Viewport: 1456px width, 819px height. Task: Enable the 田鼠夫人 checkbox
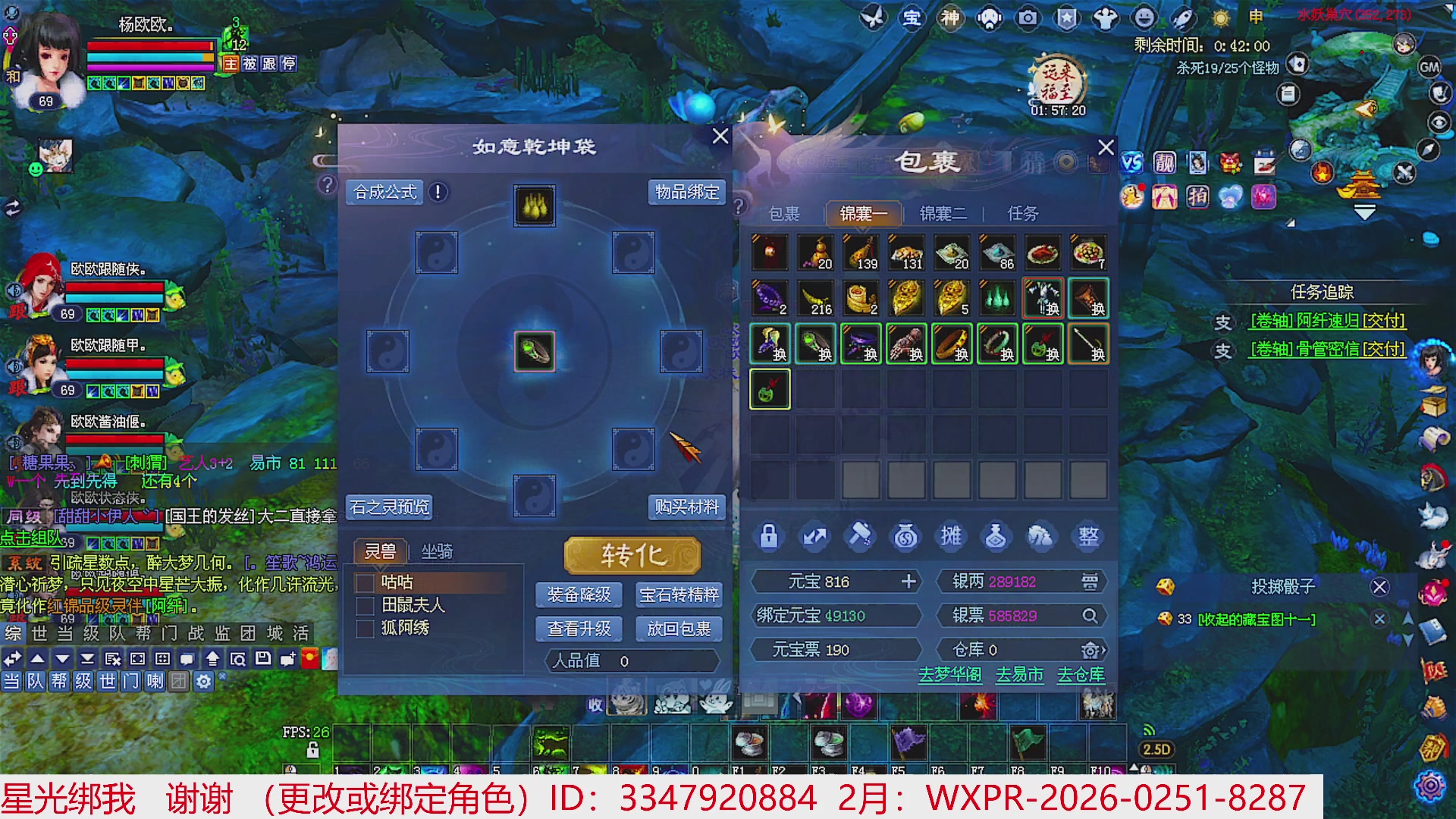364,606
